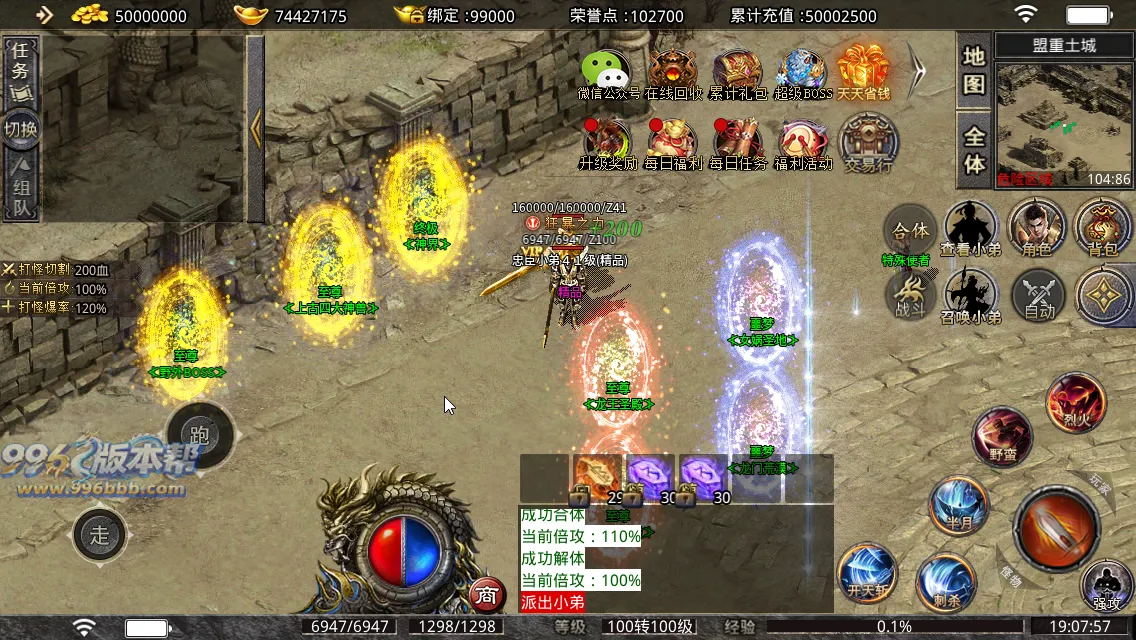Open the 交易行 trading house
1136x640 pixels.
click(x=868, y=143)
